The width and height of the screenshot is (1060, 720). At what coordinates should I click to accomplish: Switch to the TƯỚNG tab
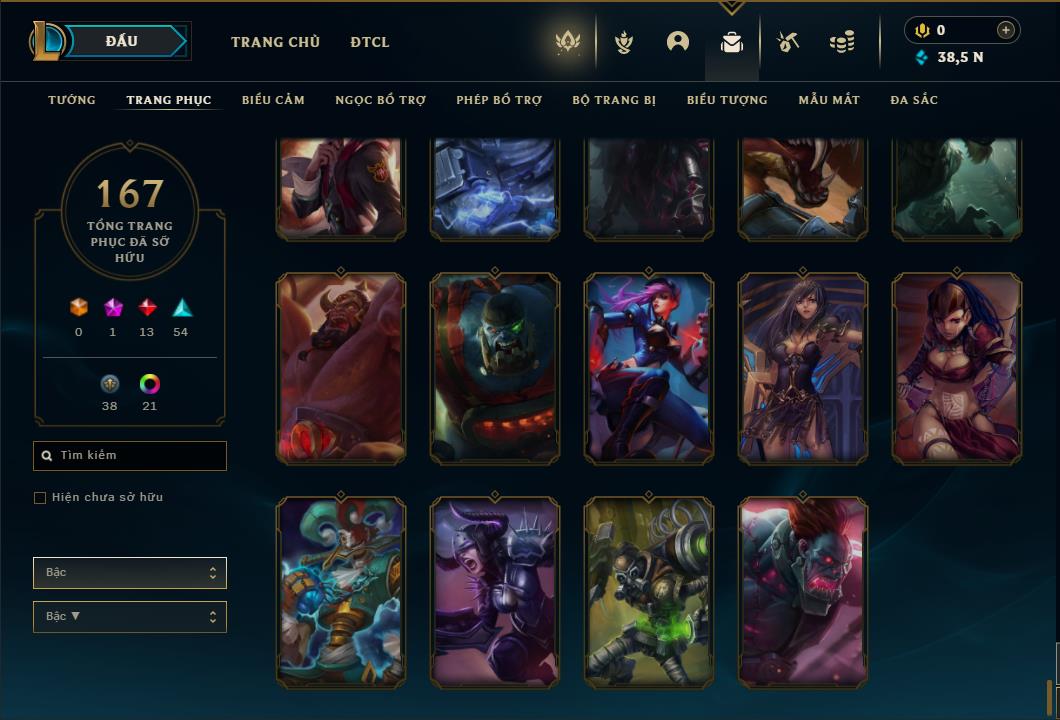72,100
